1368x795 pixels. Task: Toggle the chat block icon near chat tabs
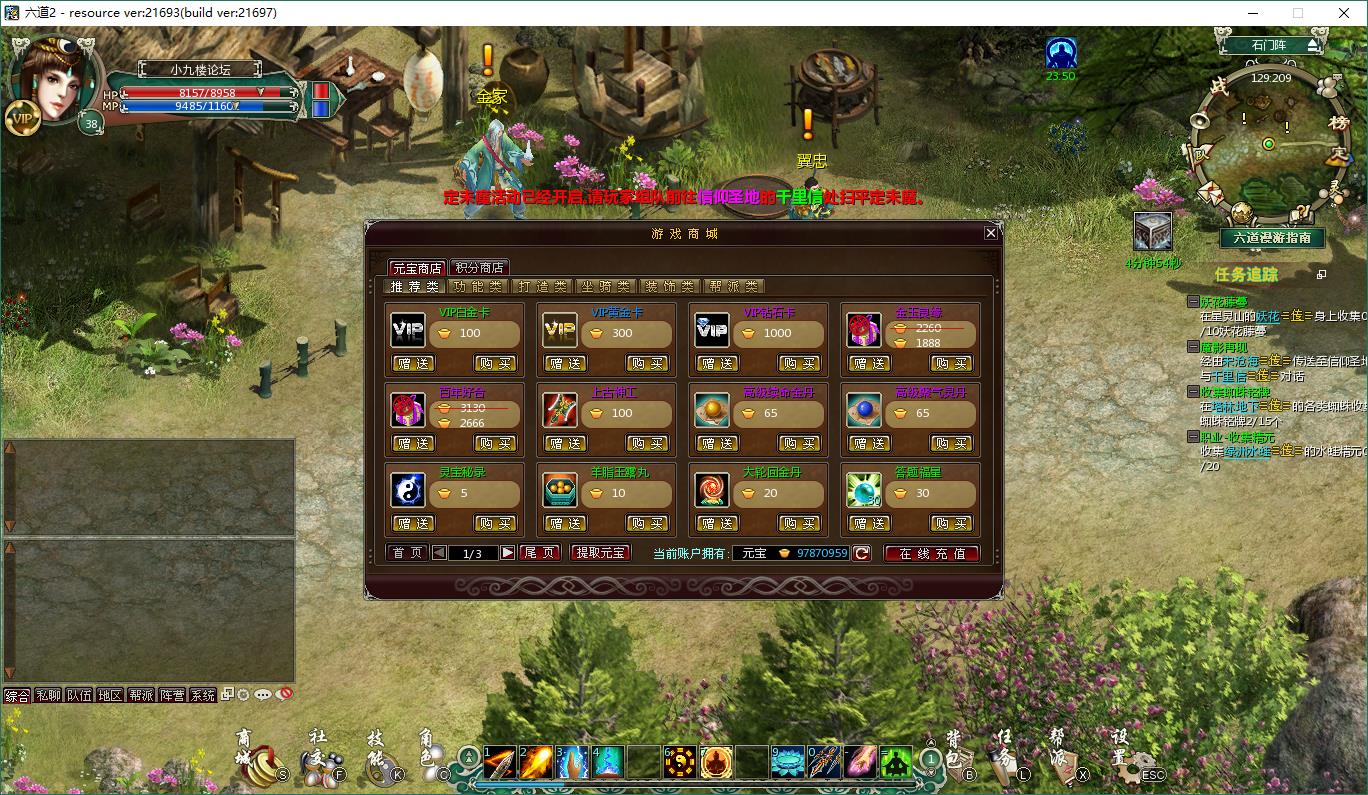[284, 696]
